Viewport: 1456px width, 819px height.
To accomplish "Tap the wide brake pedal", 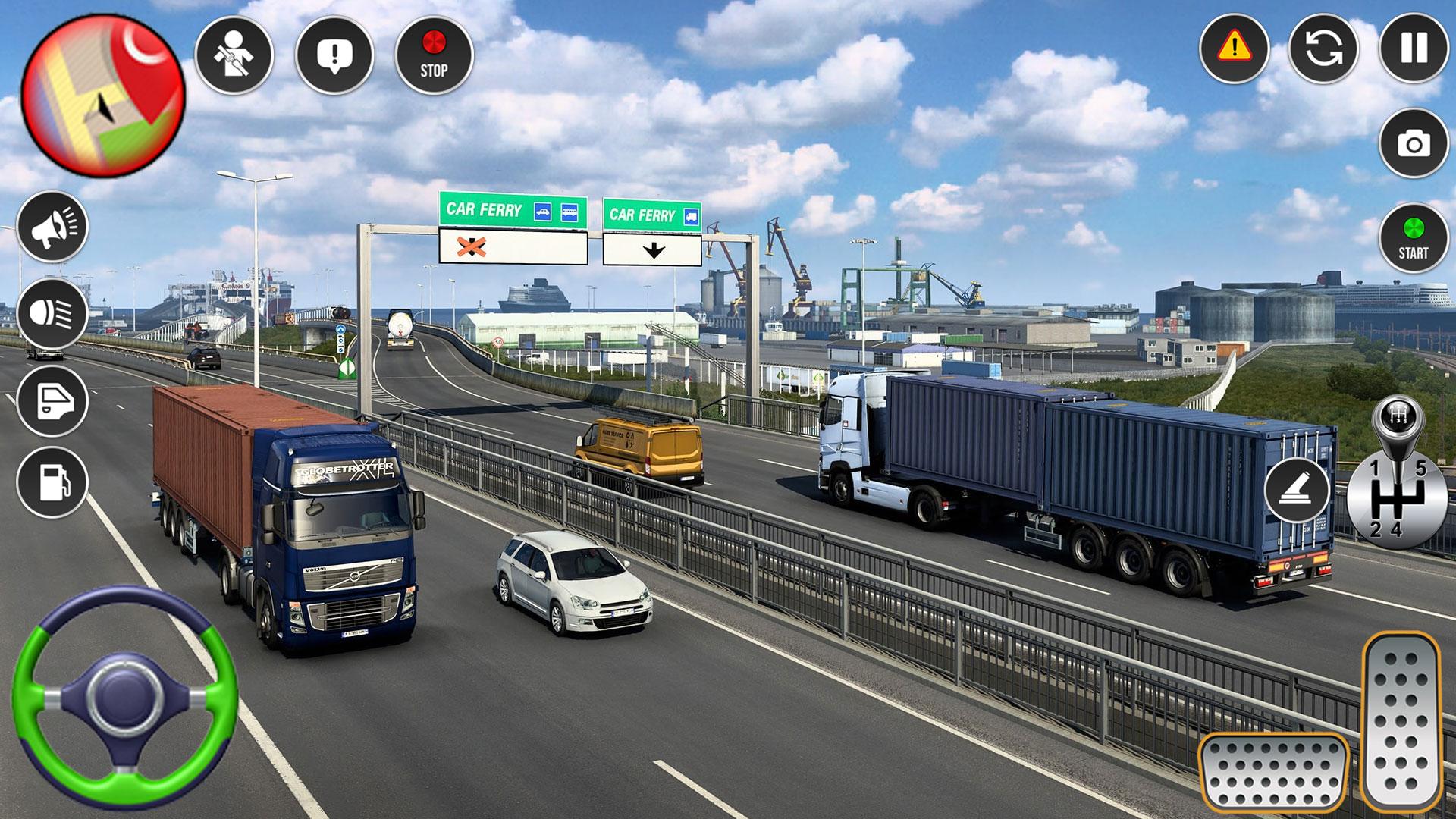I will (1272, 772).
